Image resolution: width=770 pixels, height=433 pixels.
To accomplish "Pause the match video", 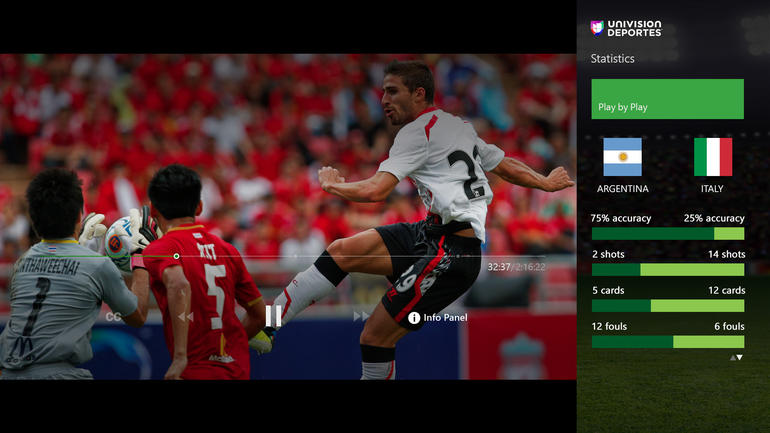I will click(x=273, y=316).
